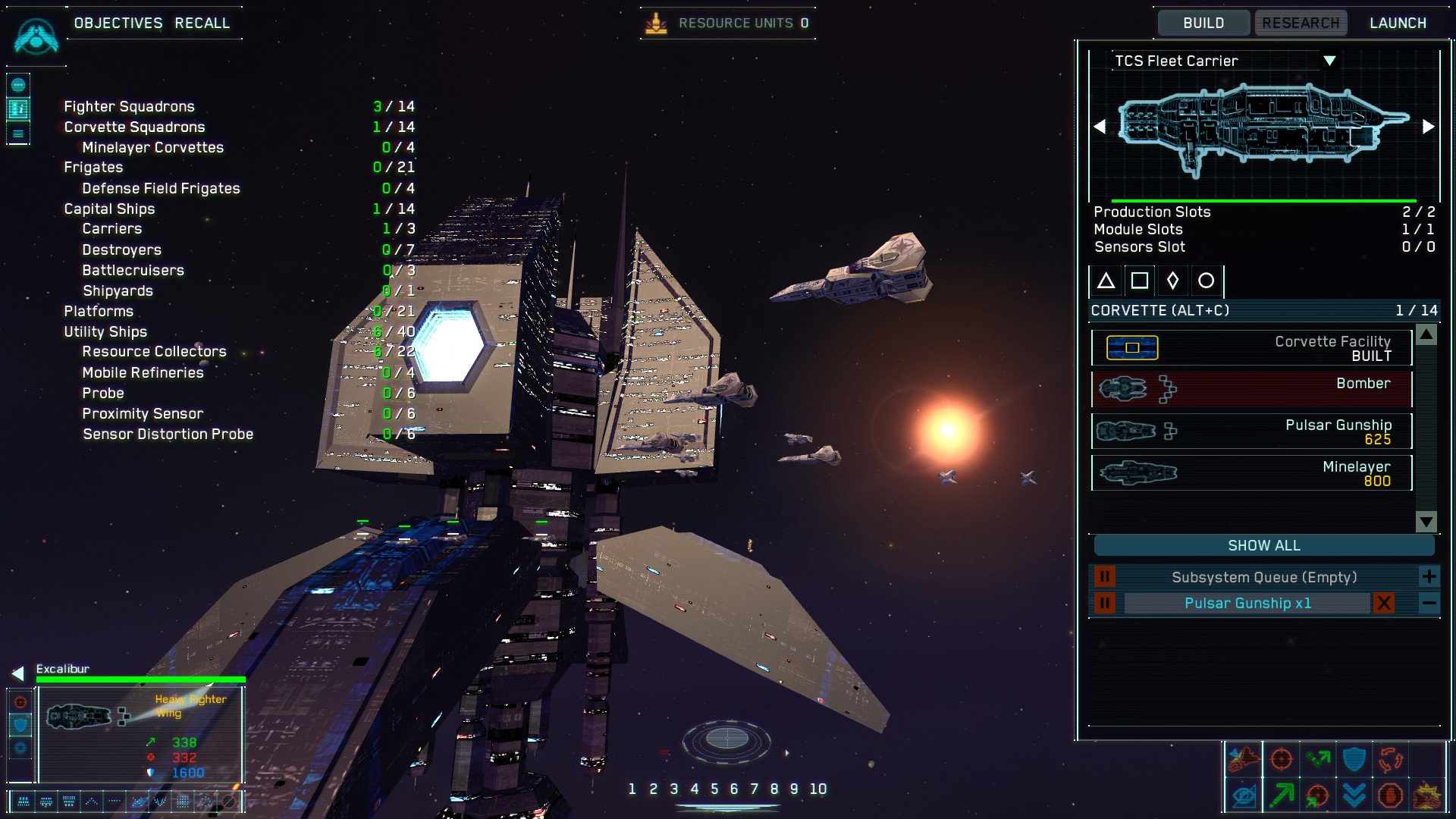Cancel the Pulsar Gunship x1 queue item

click(1384, 603)
